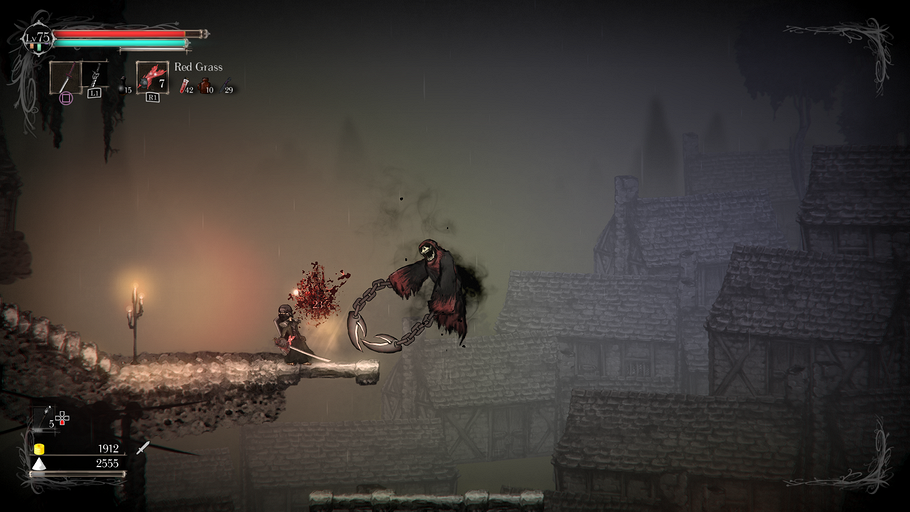The height and width of the screenshot is (512, 910).
Task: Select the off-hand dagger weapon slot
Action: (95, 76)
